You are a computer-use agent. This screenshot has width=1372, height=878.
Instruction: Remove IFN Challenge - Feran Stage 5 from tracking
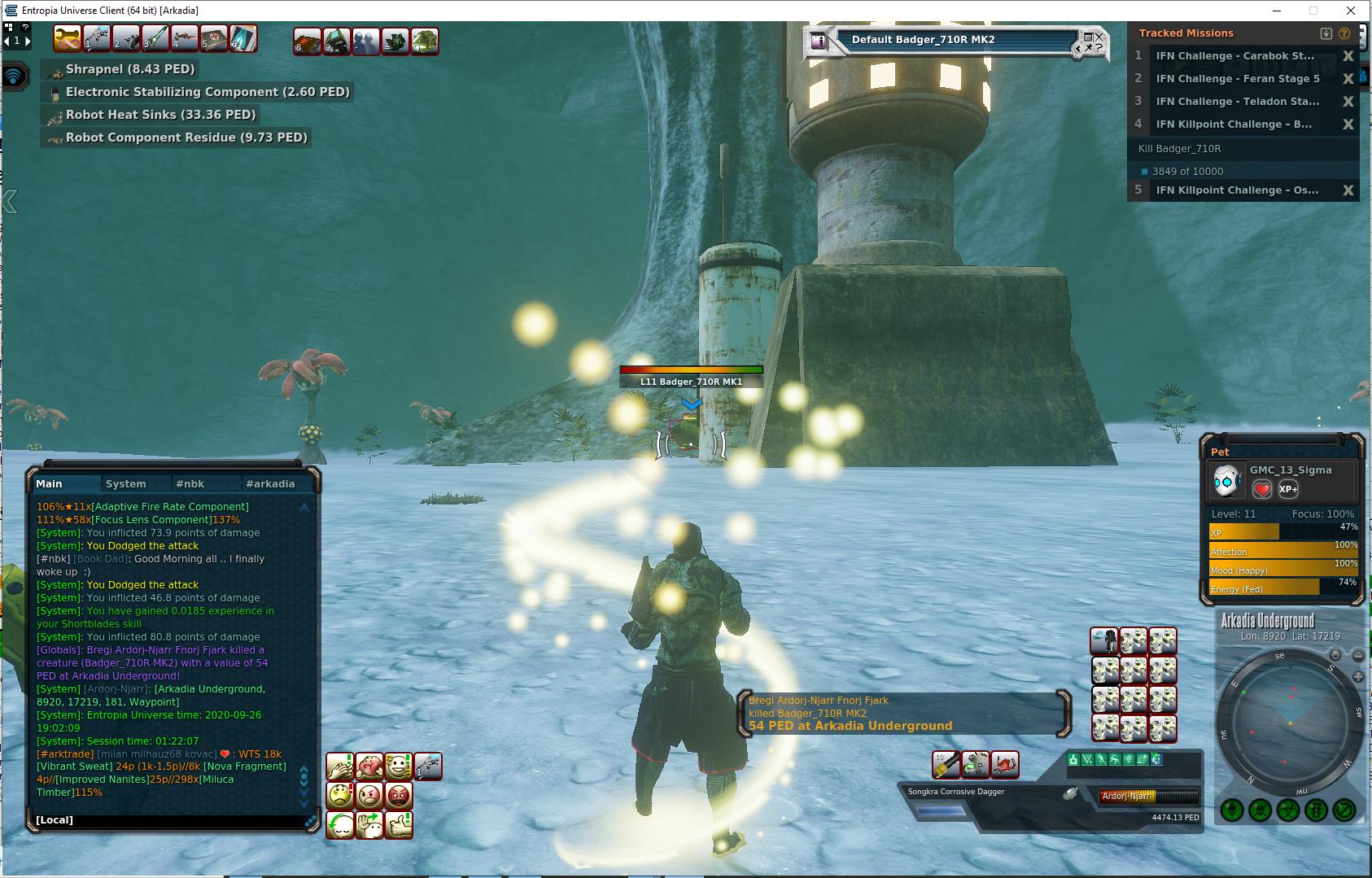click(x=1348, y=79)
